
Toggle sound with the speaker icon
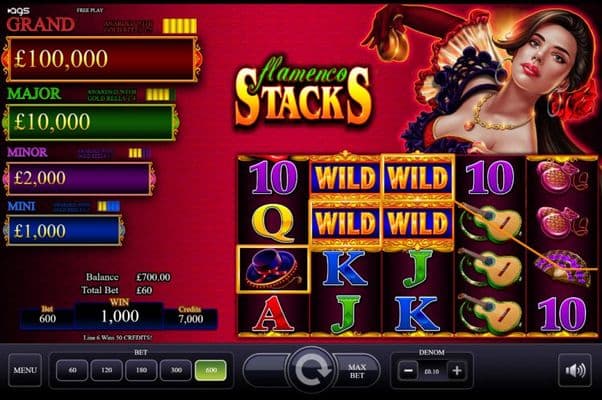pyautogui.click(x=575, y=370)
